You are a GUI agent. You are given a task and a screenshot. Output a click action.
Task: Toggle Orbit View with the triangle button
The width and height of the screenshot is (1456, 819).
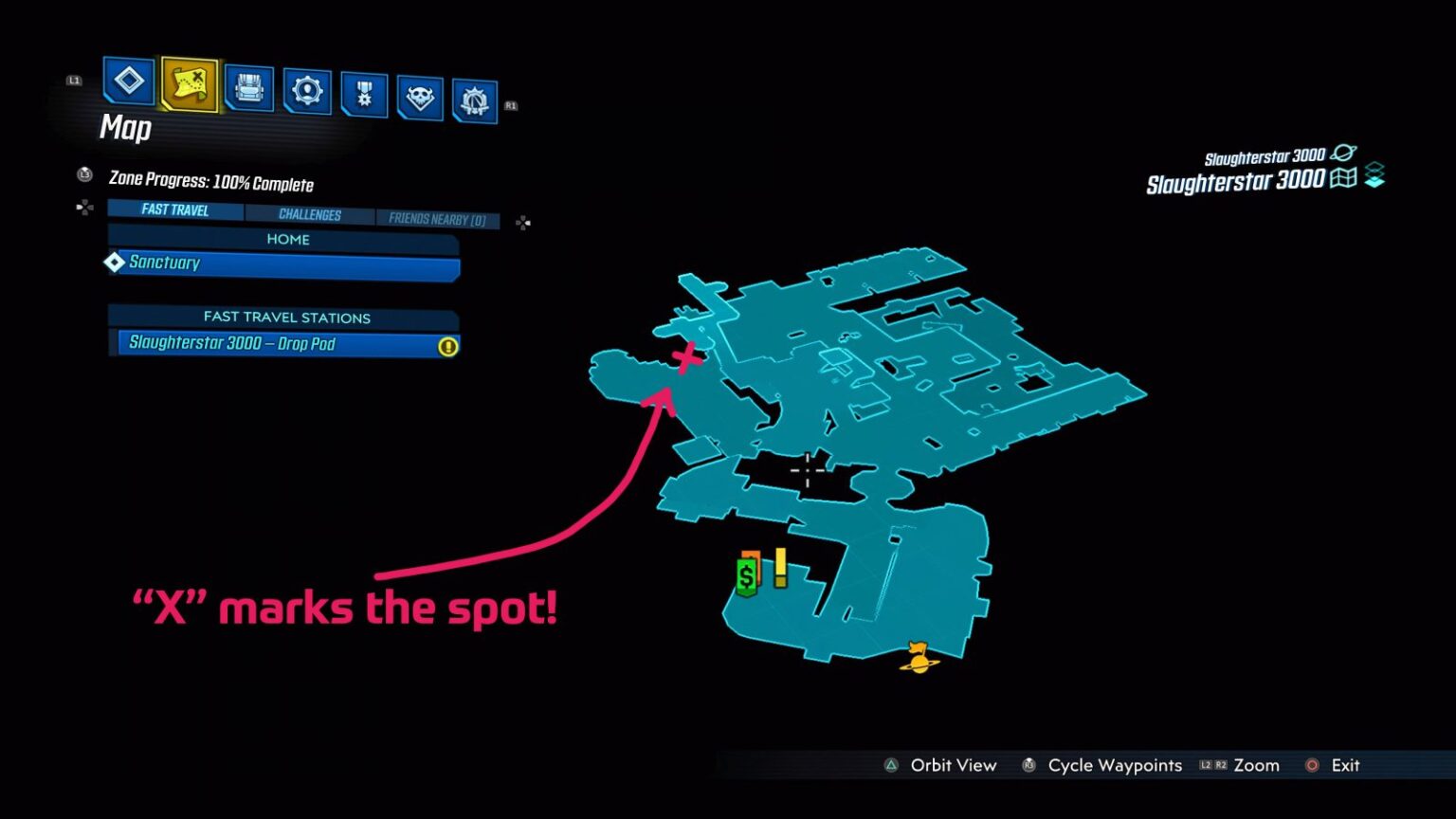(x=892, y=764)
